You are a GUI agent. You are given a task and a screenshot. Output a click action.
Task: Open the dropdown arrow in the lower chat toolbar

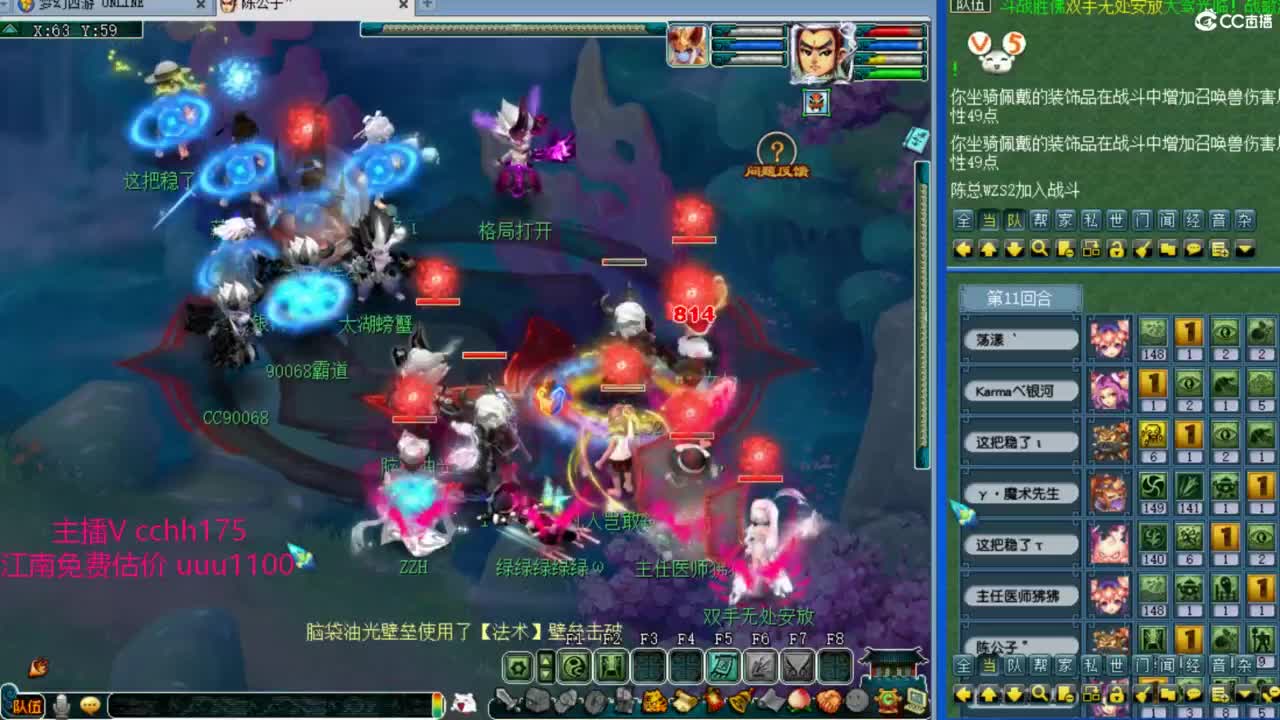coord(1243,694)
